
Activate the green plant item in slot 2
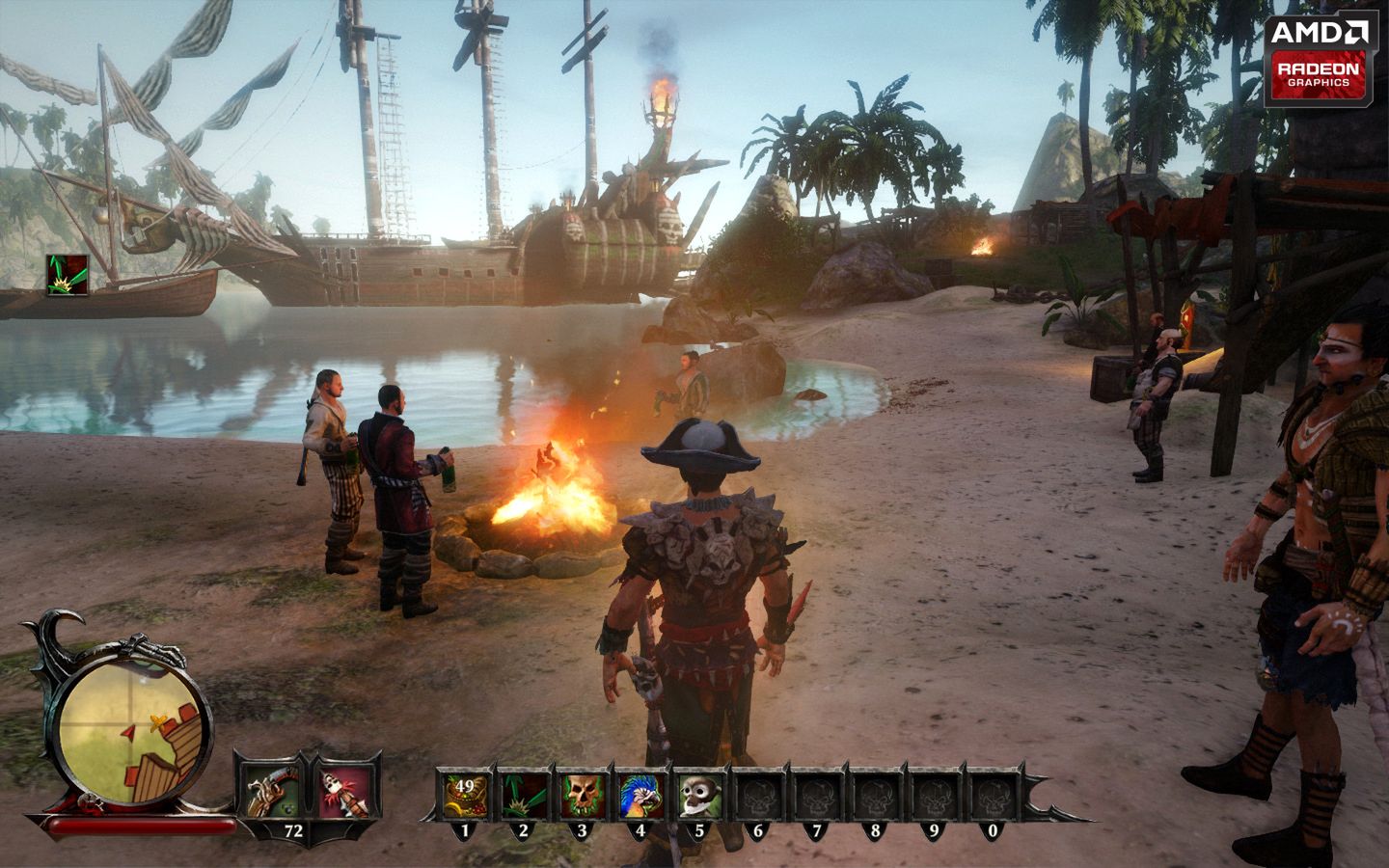525,795
